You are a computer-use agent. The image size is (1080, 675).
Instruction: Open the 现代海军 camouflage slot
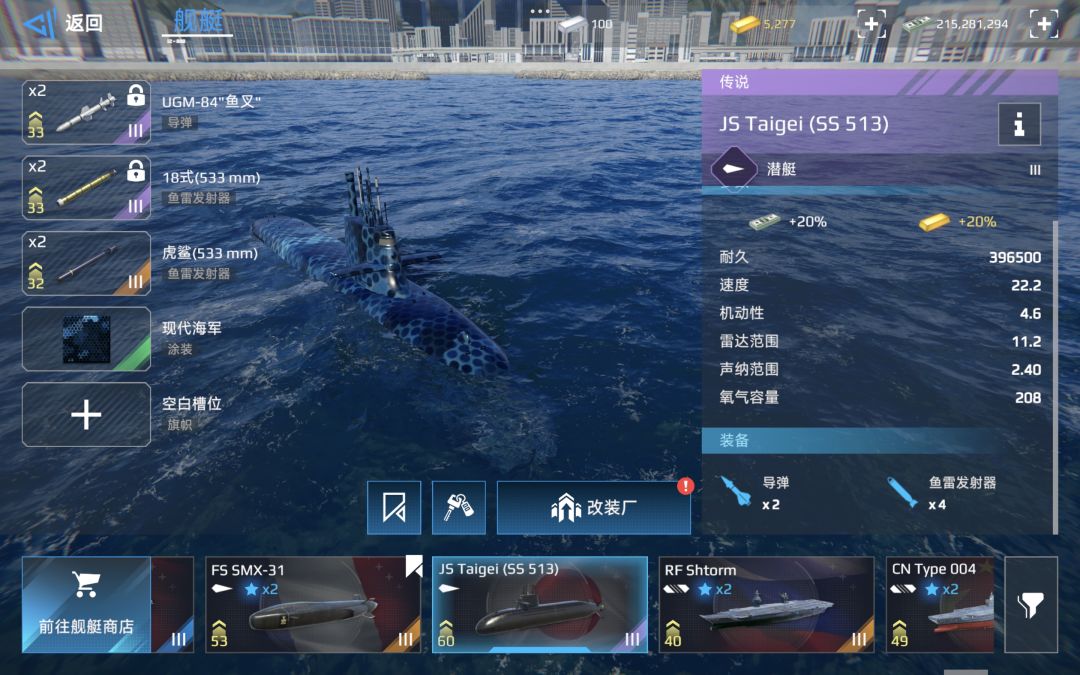(87, 339)
